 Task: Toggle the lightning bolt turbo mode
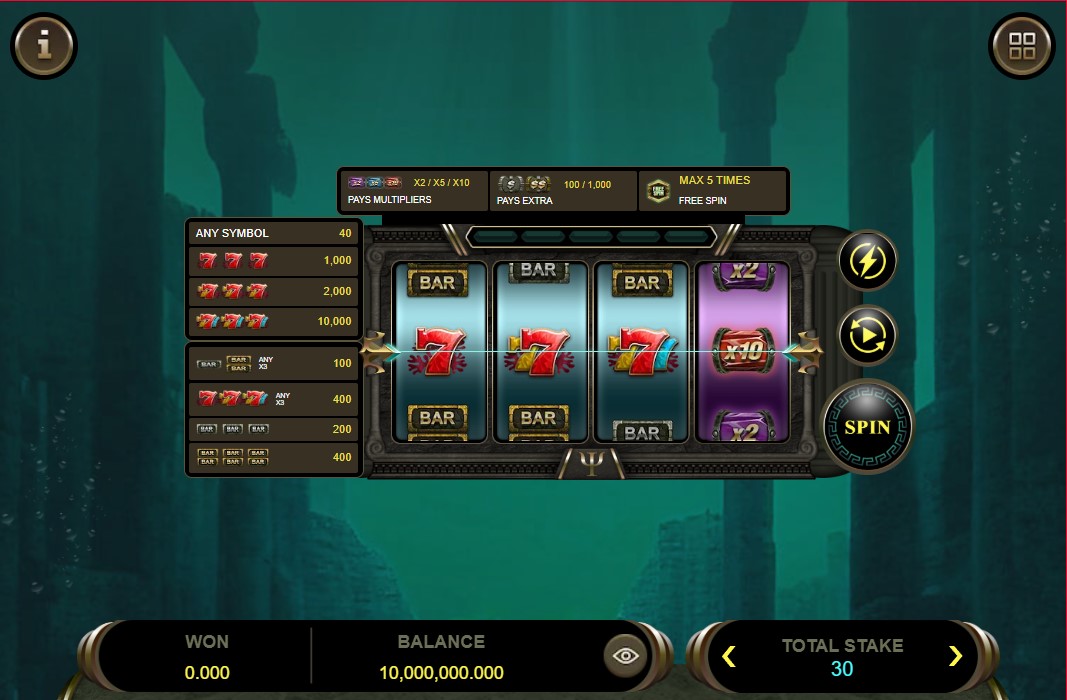tap(867, 261)
